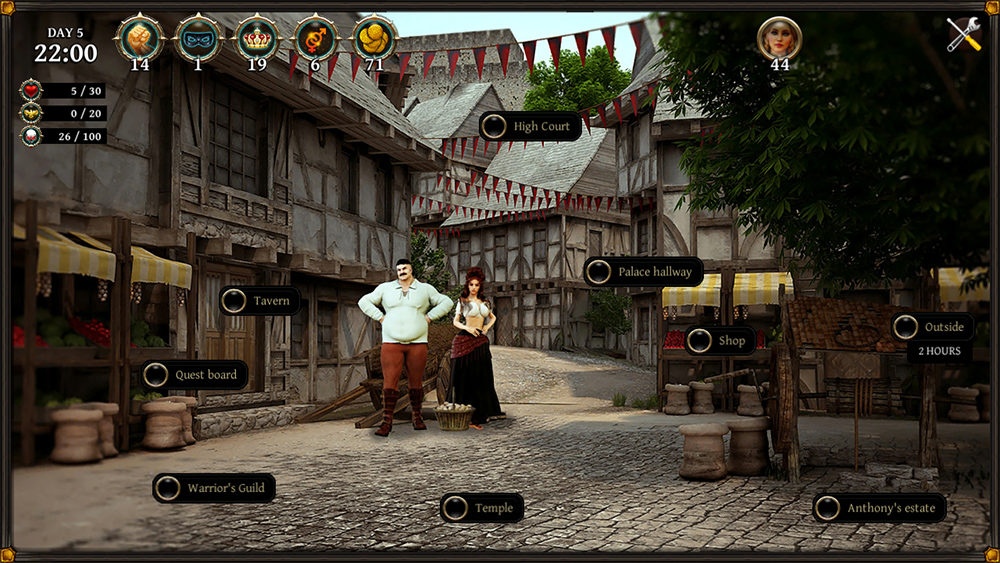The image size is (1000, 563).
Task: Select the crown stat icon
Action: tap(257, 38)
